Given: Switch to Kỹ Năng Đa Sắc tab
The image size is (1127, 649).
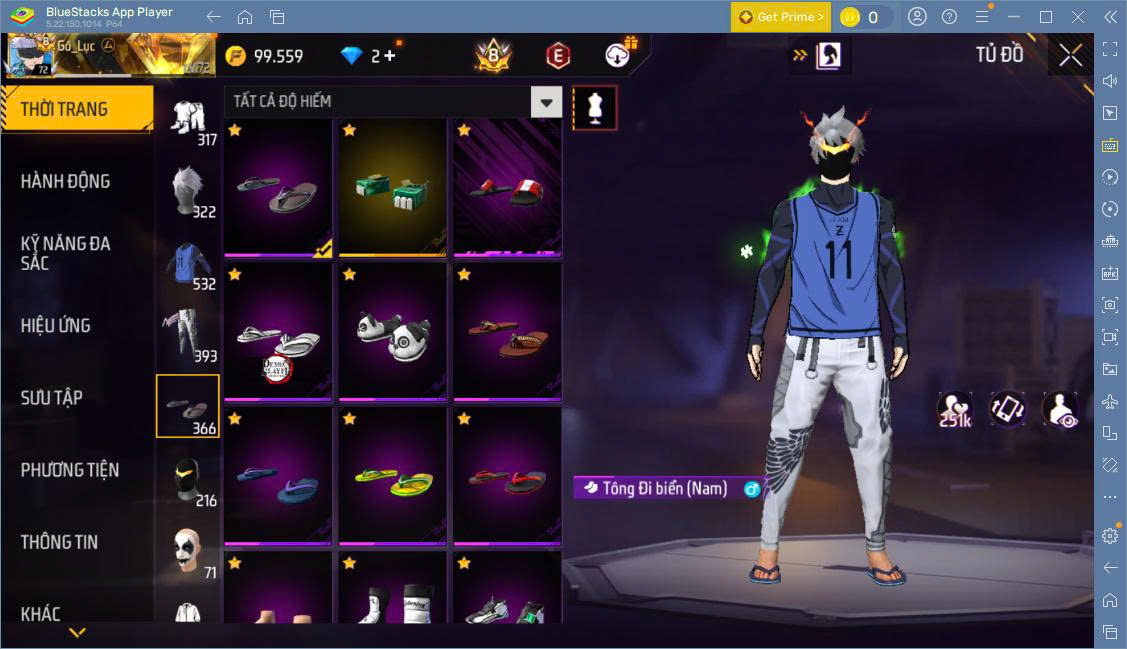Looking at the screenshot, I should pos(66,253).
